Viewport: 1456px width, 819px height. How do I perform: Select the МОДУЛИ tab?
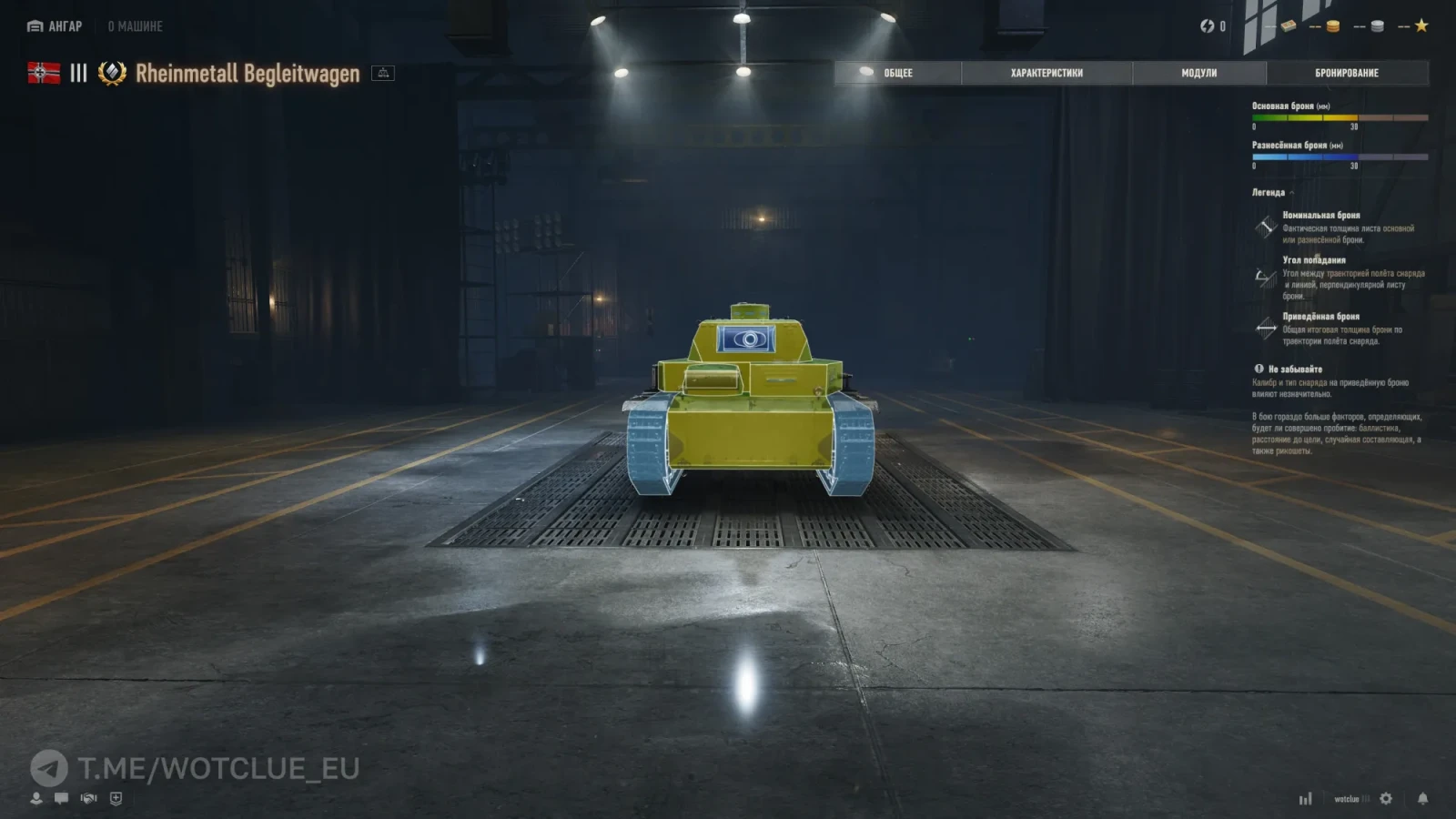(1198, 73)
